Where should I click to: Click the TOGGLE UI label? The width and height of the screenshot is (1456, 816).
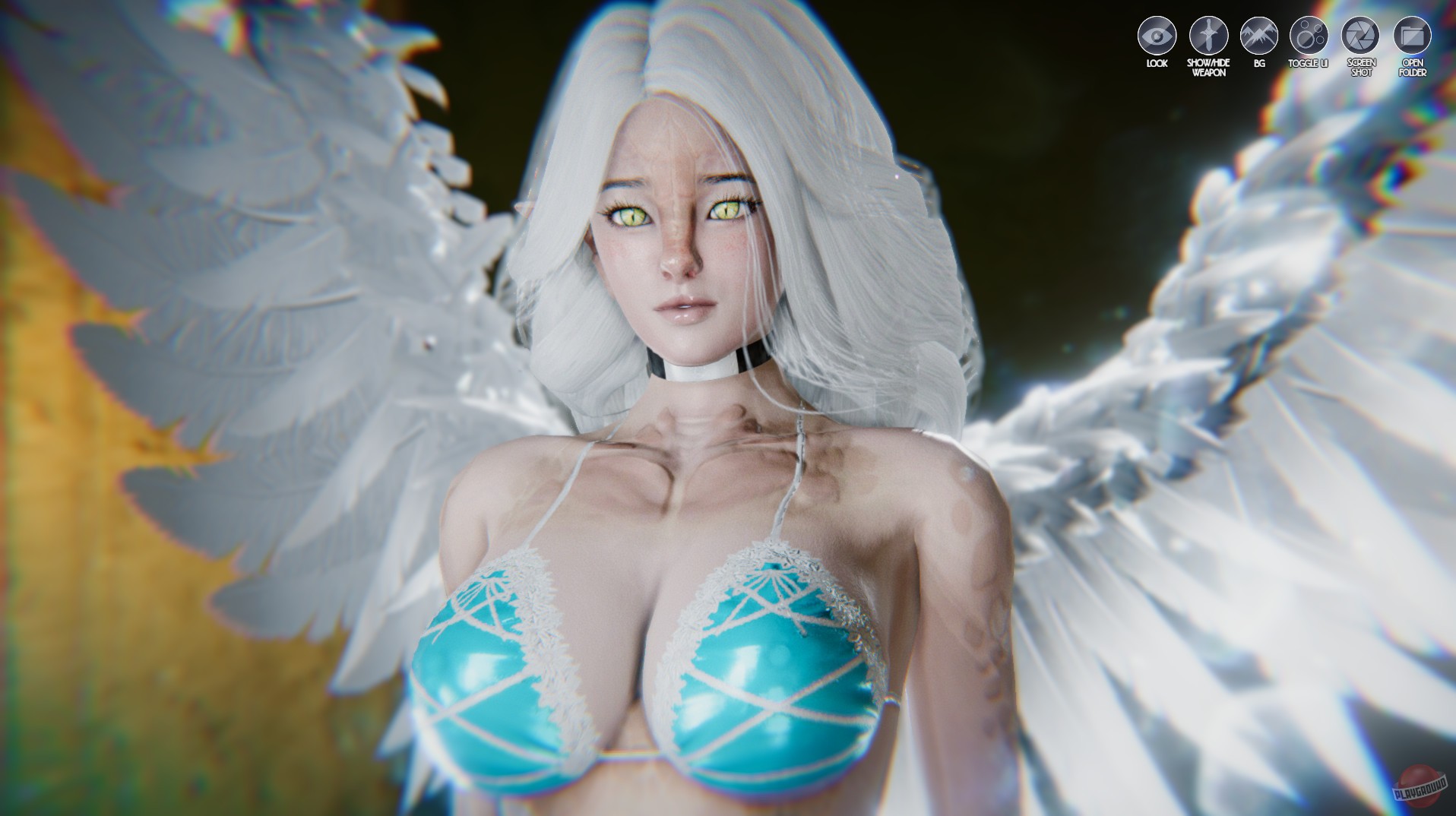pyautogui.click(x=1309, y=62)
